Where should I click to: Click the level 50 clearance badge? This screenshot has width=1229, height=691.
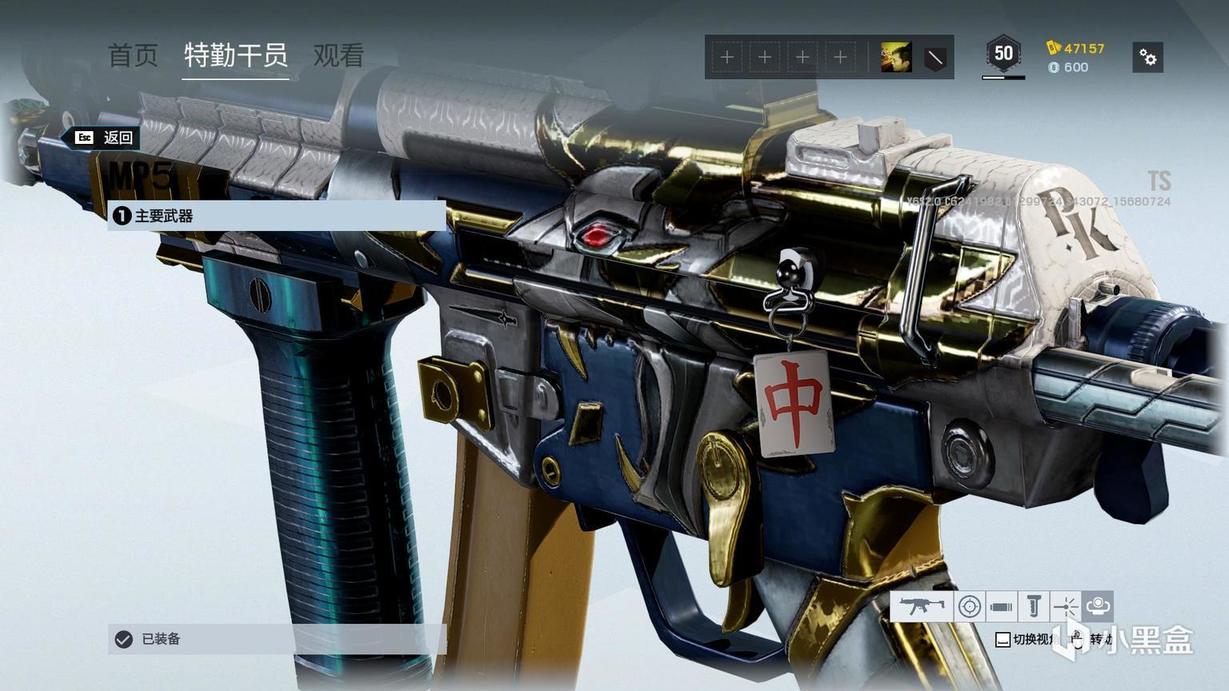tap(1003, 54)
